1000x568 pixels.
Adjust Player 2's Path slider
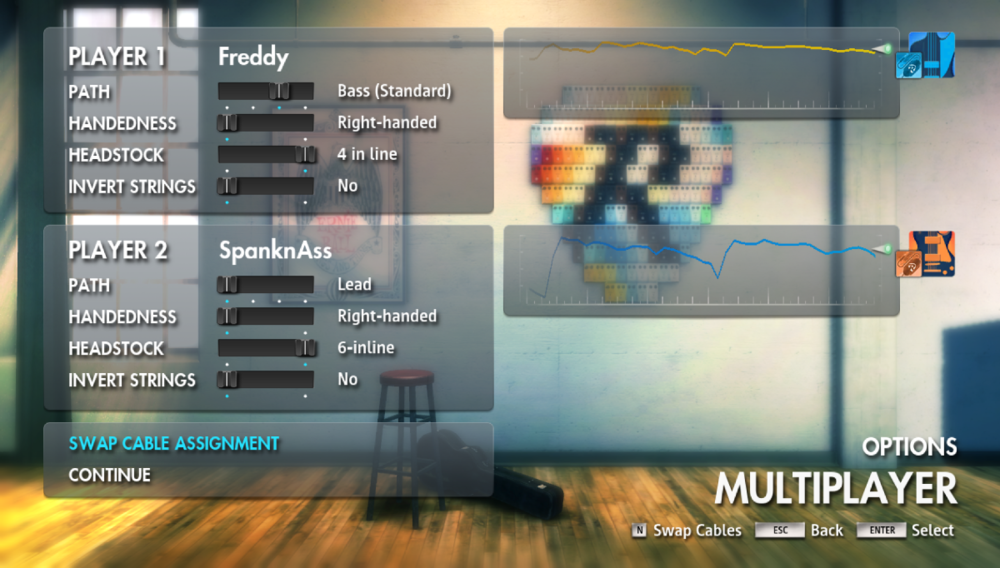point(266,285)
